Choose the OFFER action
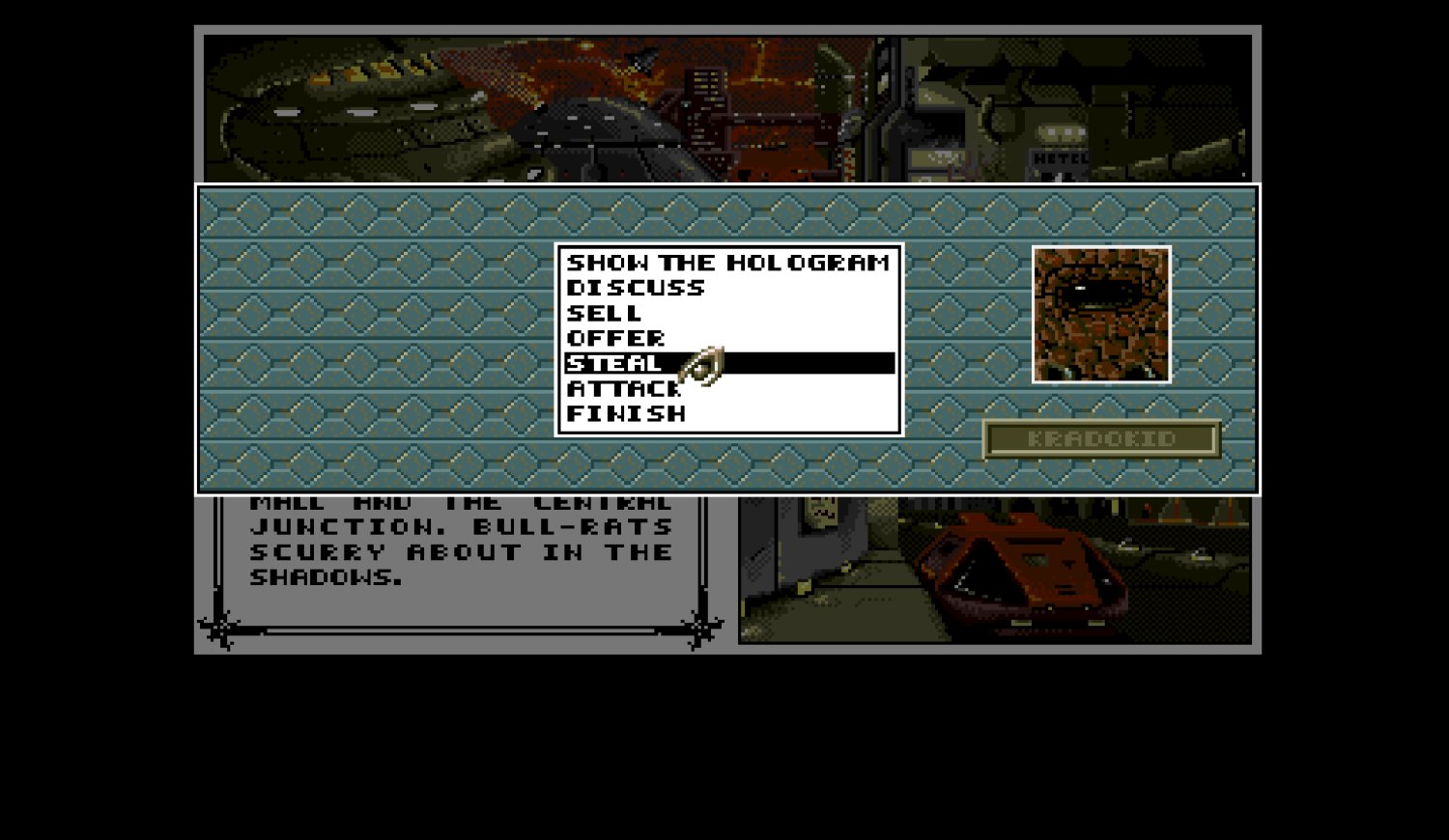The height and width of the screenshot is (840, 1449). click(616, 338)
